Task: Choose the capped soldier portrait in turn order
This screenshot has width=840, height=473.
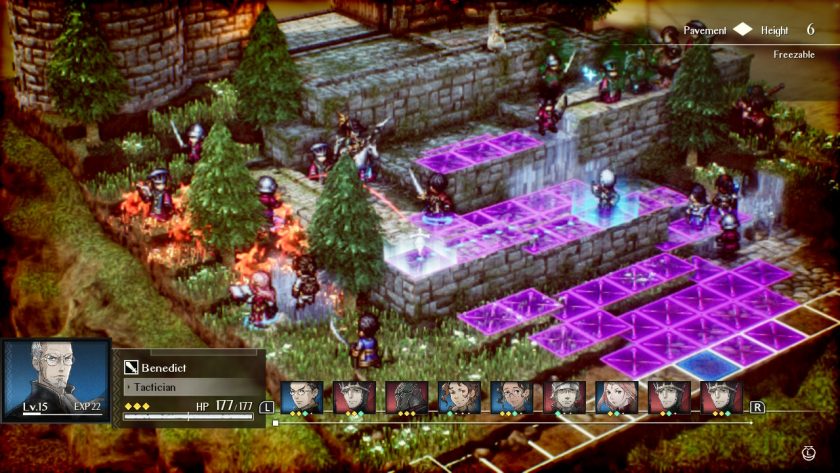Action: (x=564, y=397)
